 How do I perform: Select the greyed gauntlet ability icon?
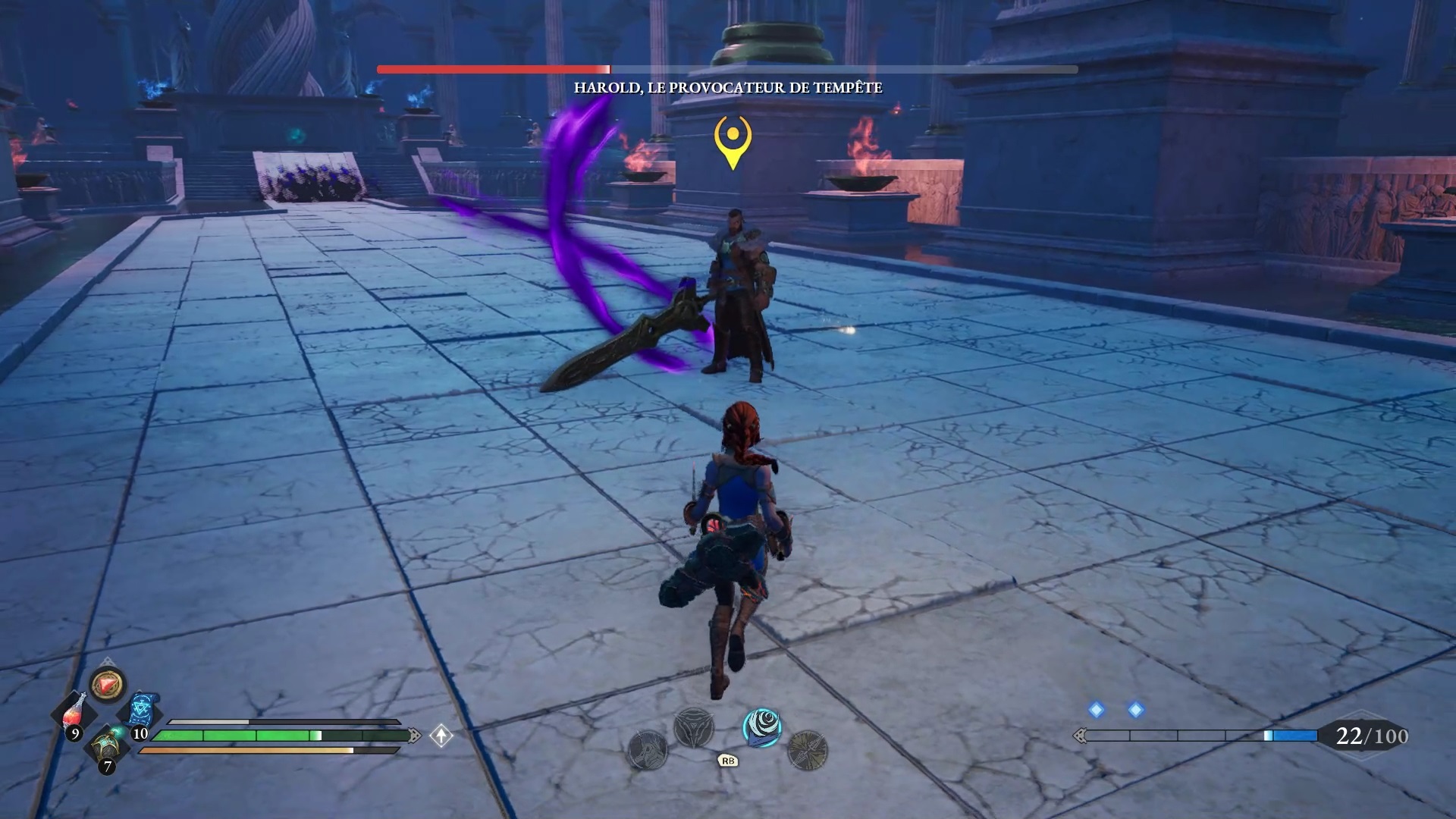click(648, 751)
